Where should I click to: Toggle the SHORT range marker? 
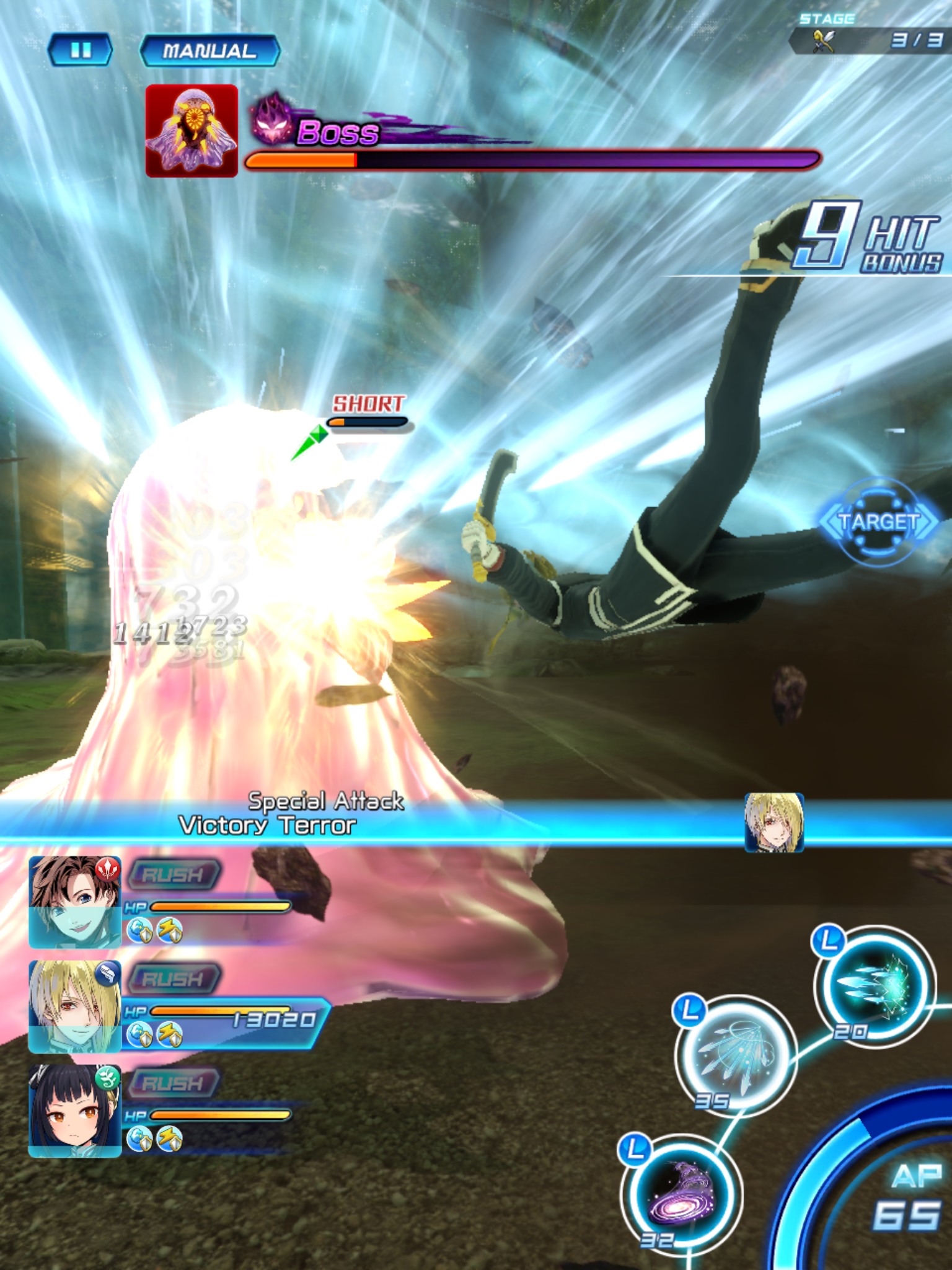click(x=367, y=403)
